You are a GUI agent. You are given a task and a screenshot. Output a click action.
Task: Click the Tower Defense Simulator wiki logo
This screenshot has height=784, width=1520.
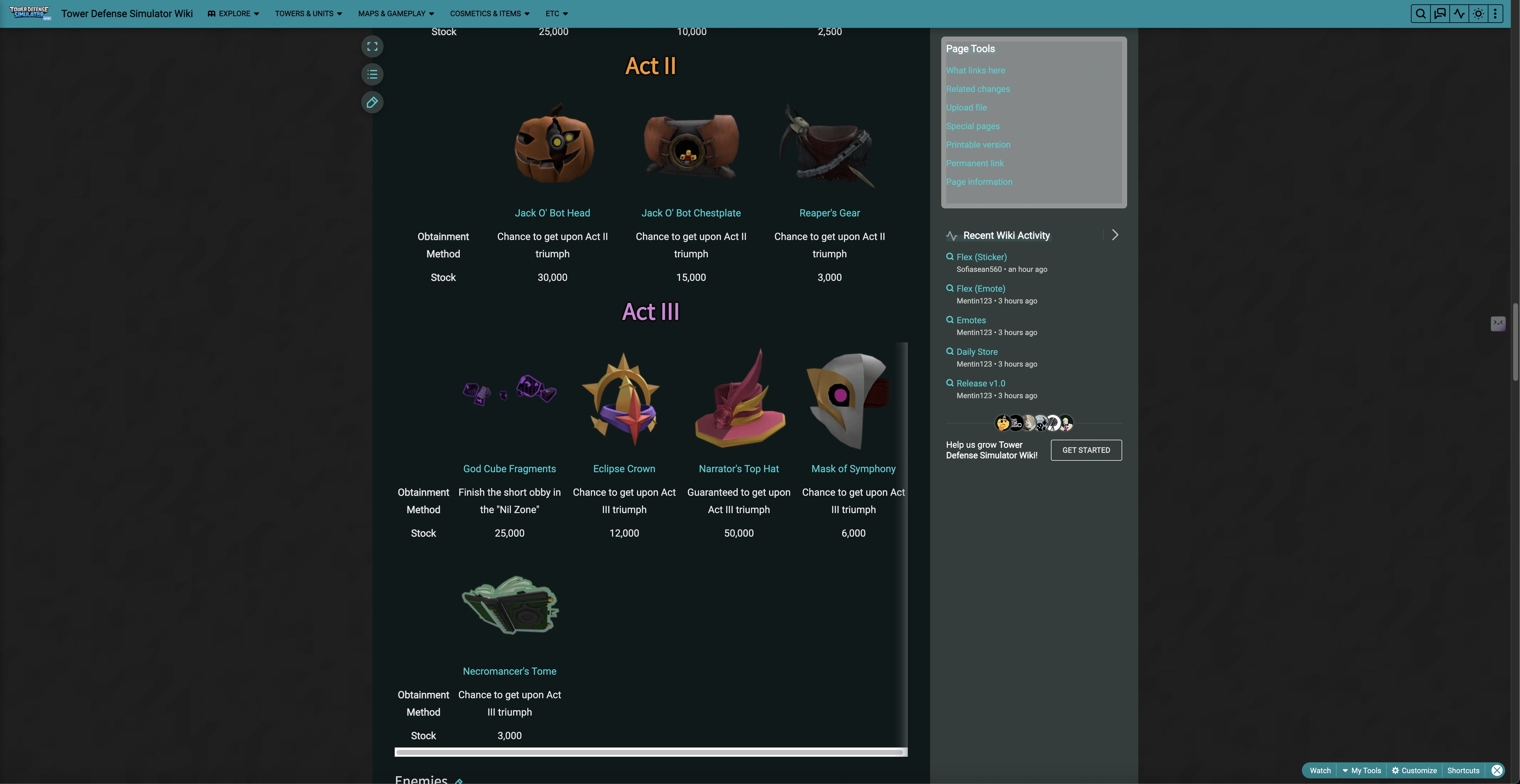pos(29,13)
